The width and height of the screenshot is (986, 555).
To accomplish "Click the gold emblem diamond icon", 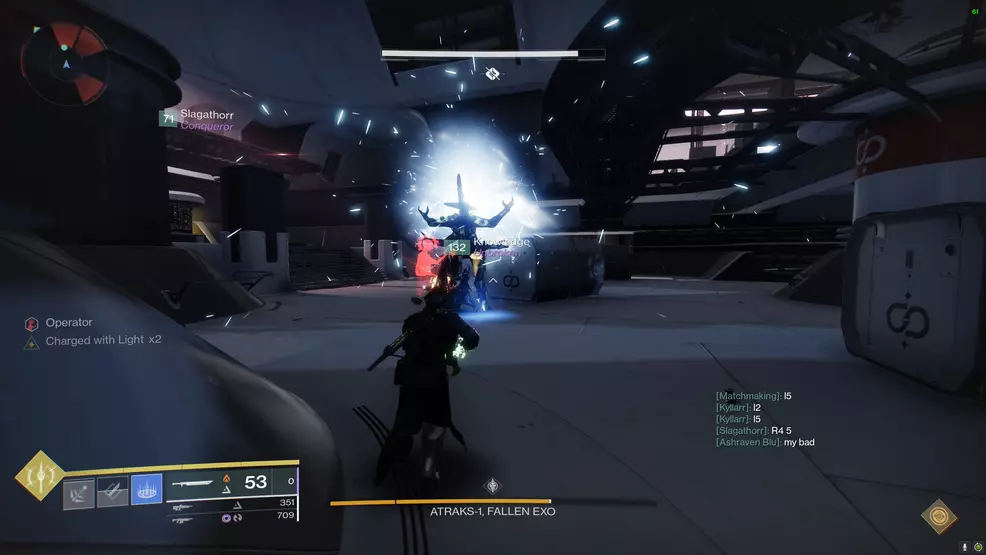I will click(938, 515).
